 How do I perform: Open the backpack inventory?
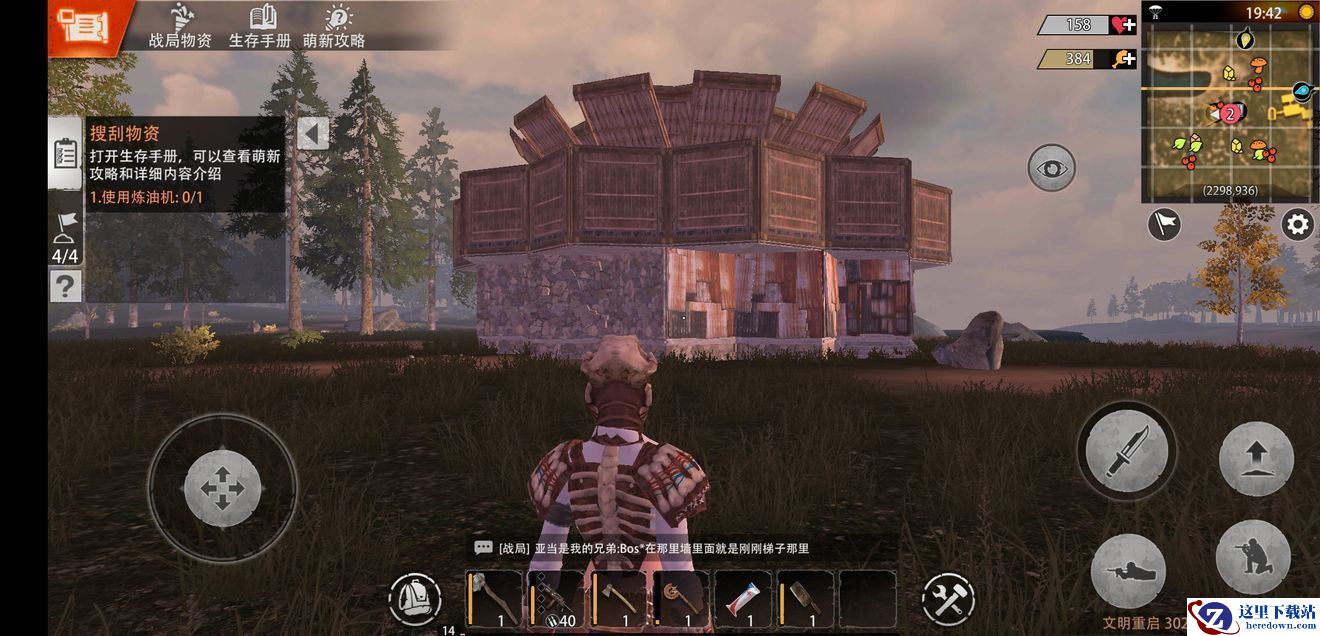point(415,599)
